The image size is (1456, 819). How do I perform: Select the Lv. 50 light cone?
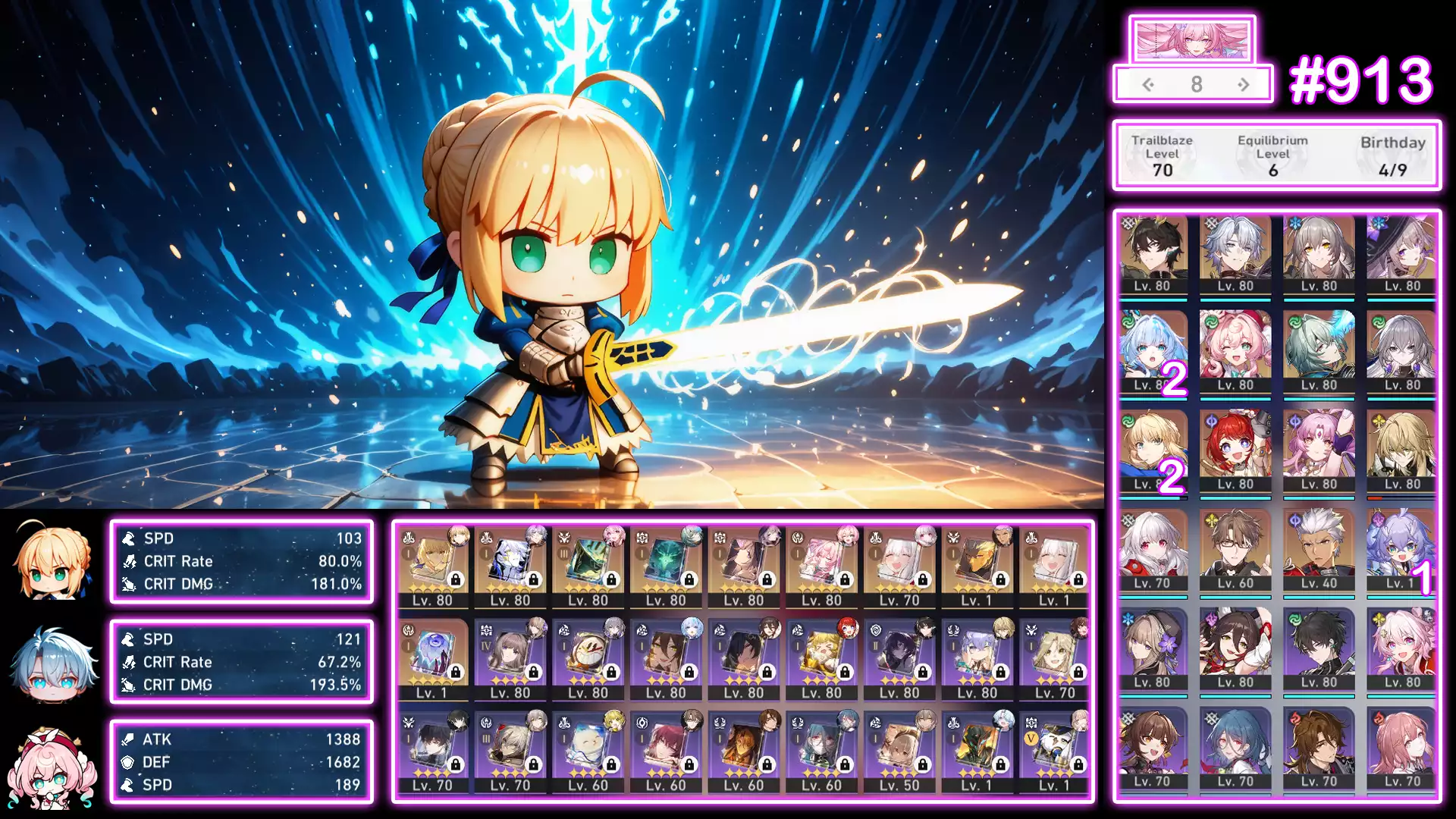[899, 751]
